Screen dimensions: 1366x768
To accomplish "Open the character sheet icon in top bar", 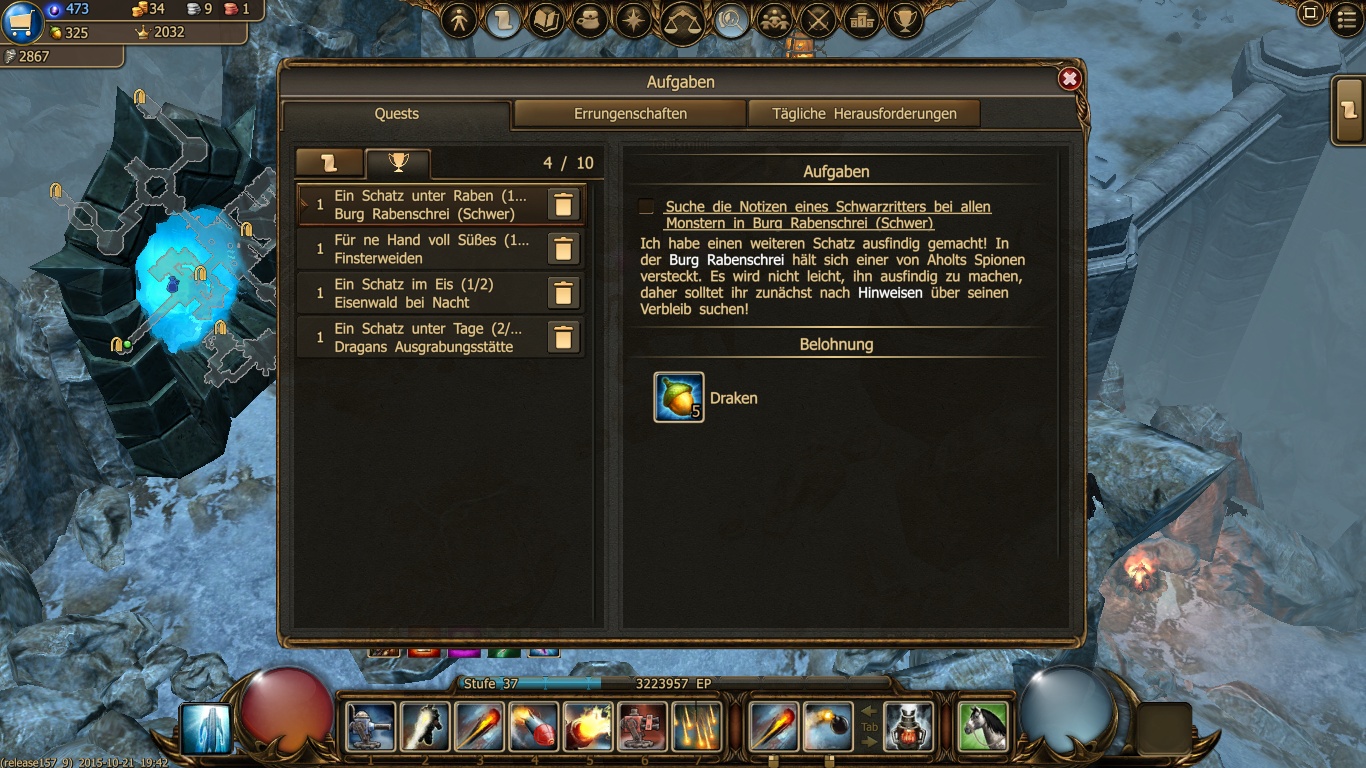I will point(460,20).
